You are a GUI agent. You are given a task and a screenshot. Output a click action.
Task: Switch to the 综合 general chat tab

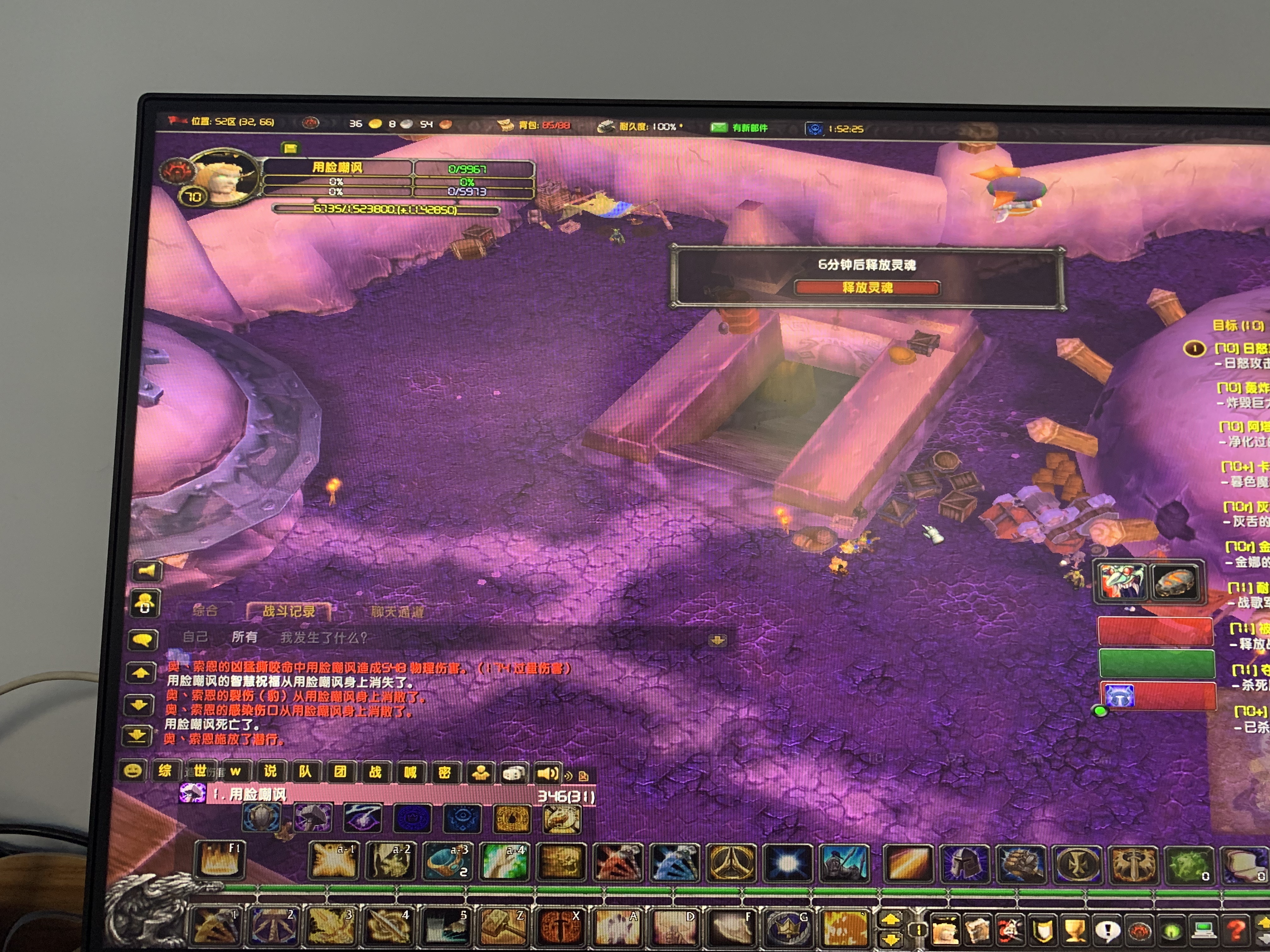coord(205,610)
